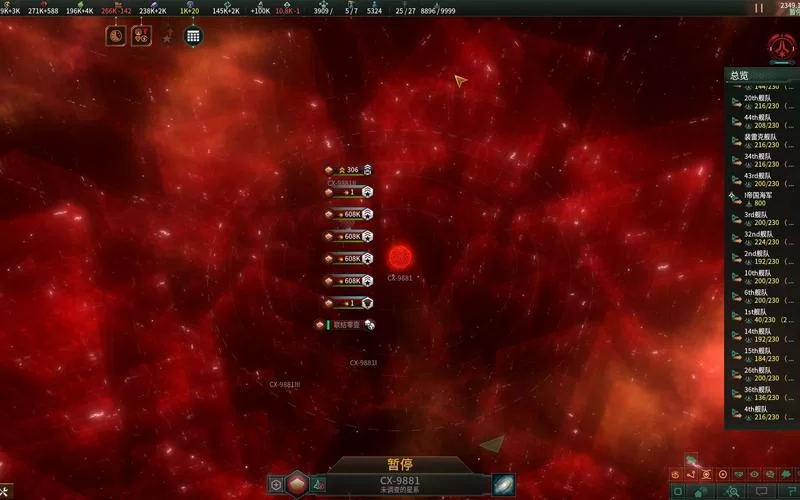Select the 36th舰队 fleet row
800x500 pixels.
click(756, 394)
